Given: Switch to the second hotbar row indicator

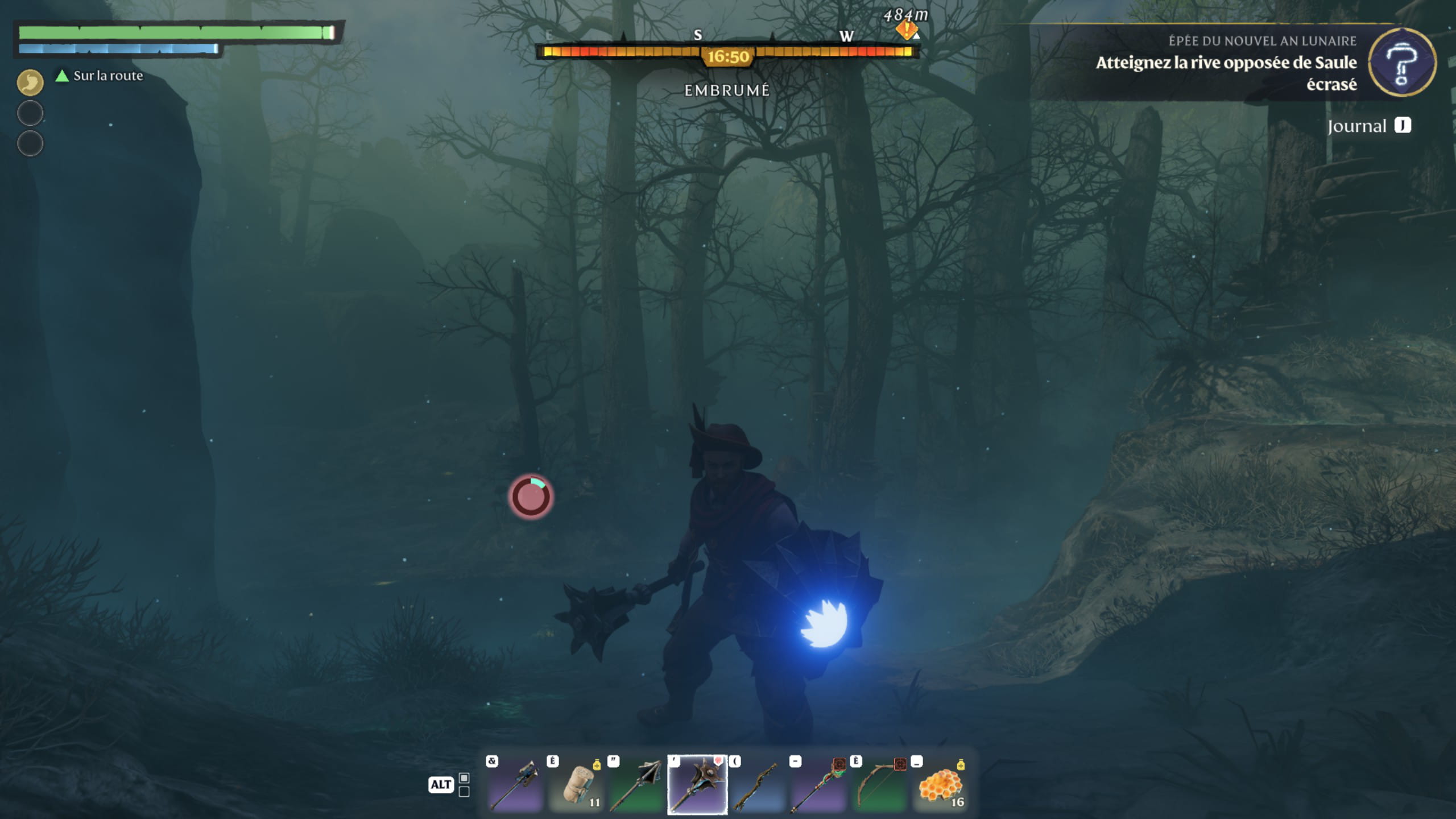Looking at the screenshot, I should click(x=464, y=792).
